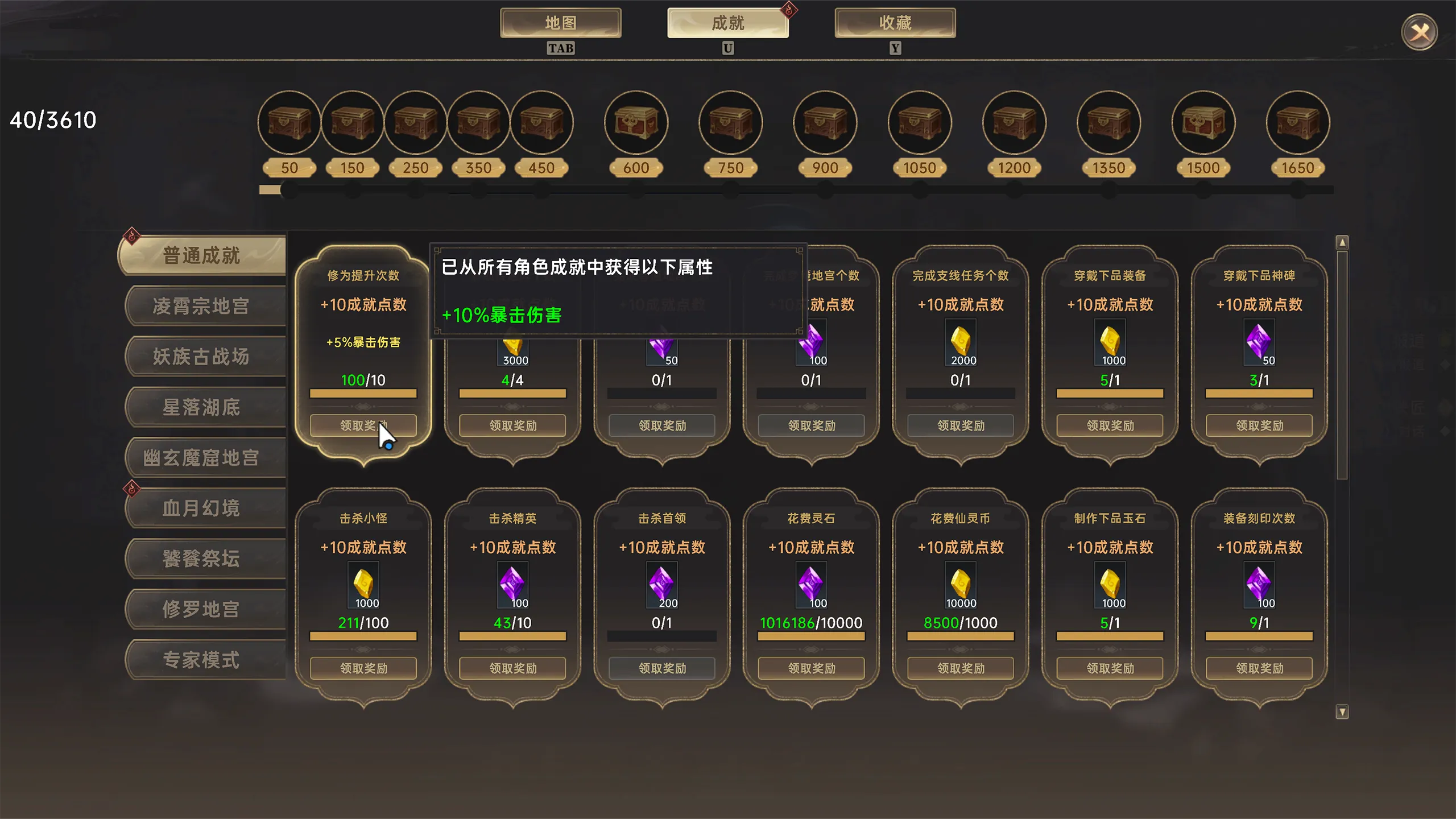Click the golden chest at 600 achievement points
The image size is (1456, 819).
click(x=635, y=122)
